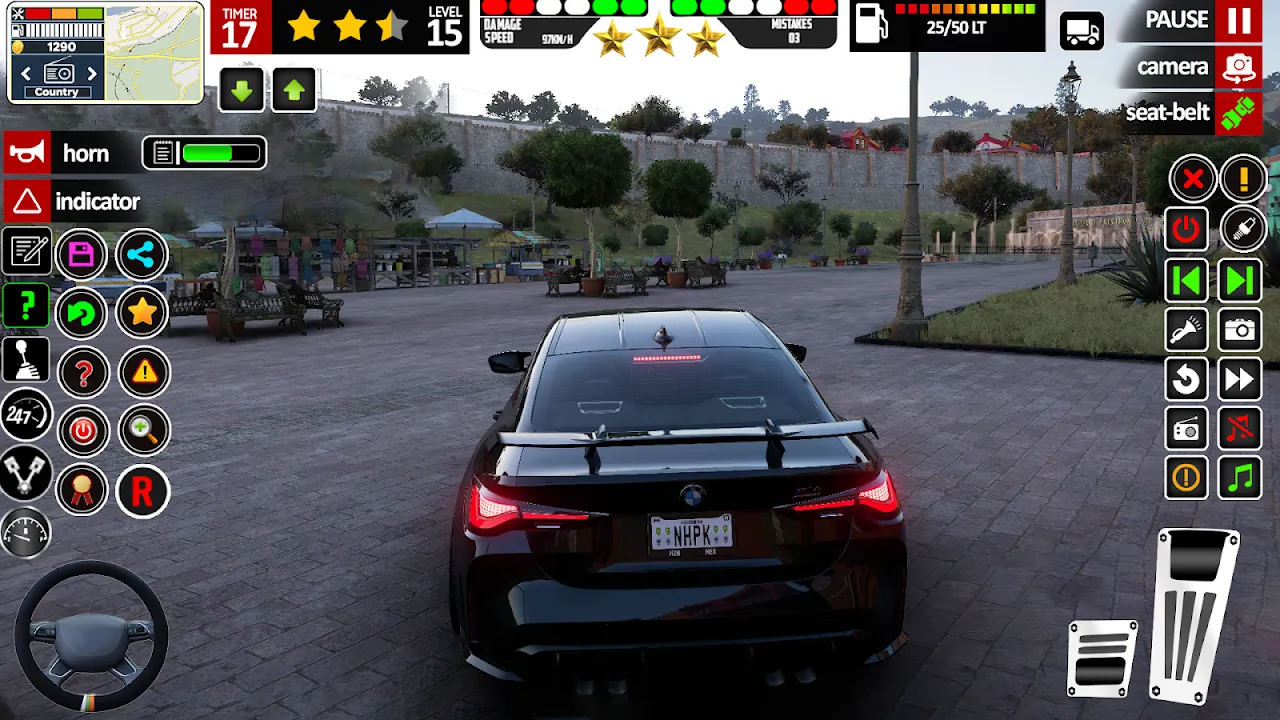Activate the red R reverse button
The height and width of the screenshot is (720, 1280).
(143, 491)
